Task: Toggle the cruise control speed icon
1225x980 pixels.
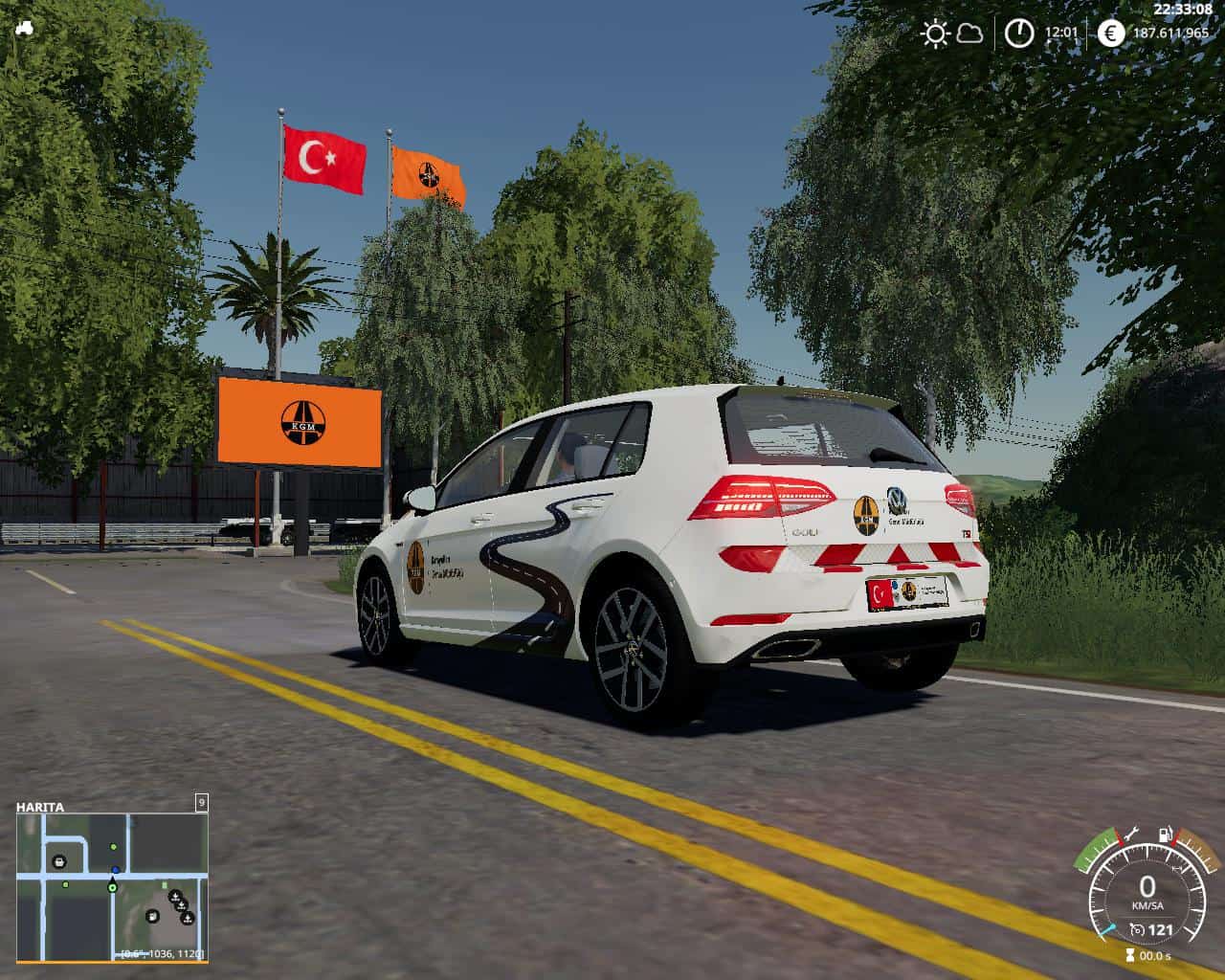Action: [1137, 929]
